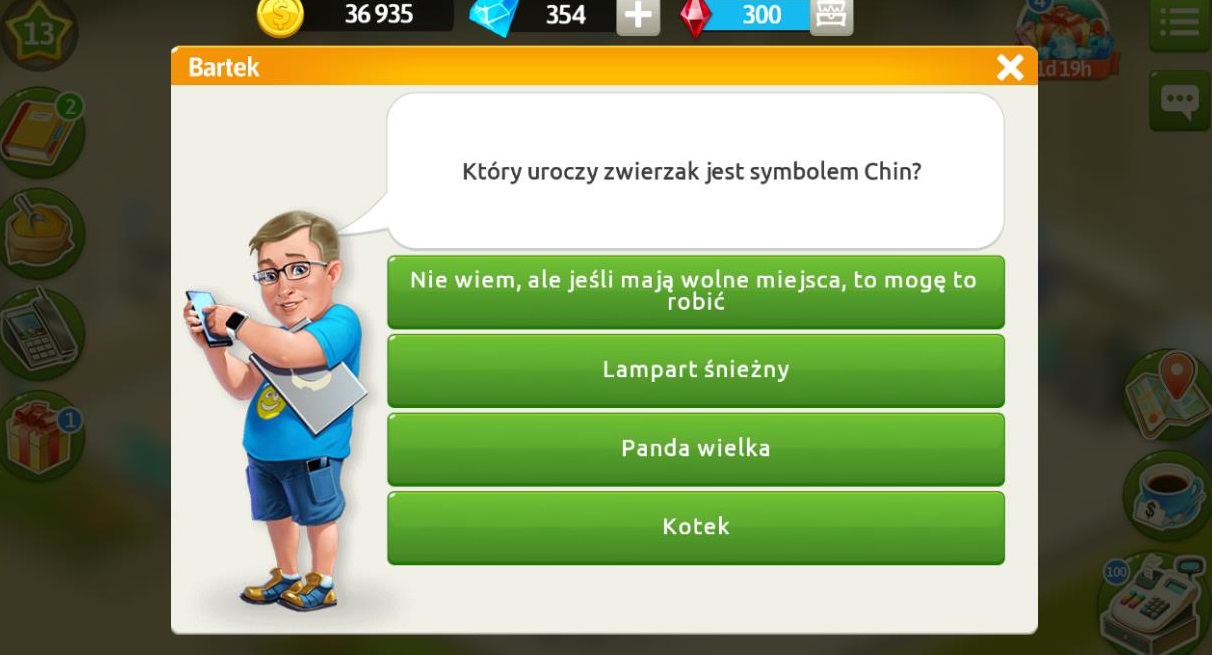Open the coffee cup icon

pyautogui.click(x=1168, y=493)
